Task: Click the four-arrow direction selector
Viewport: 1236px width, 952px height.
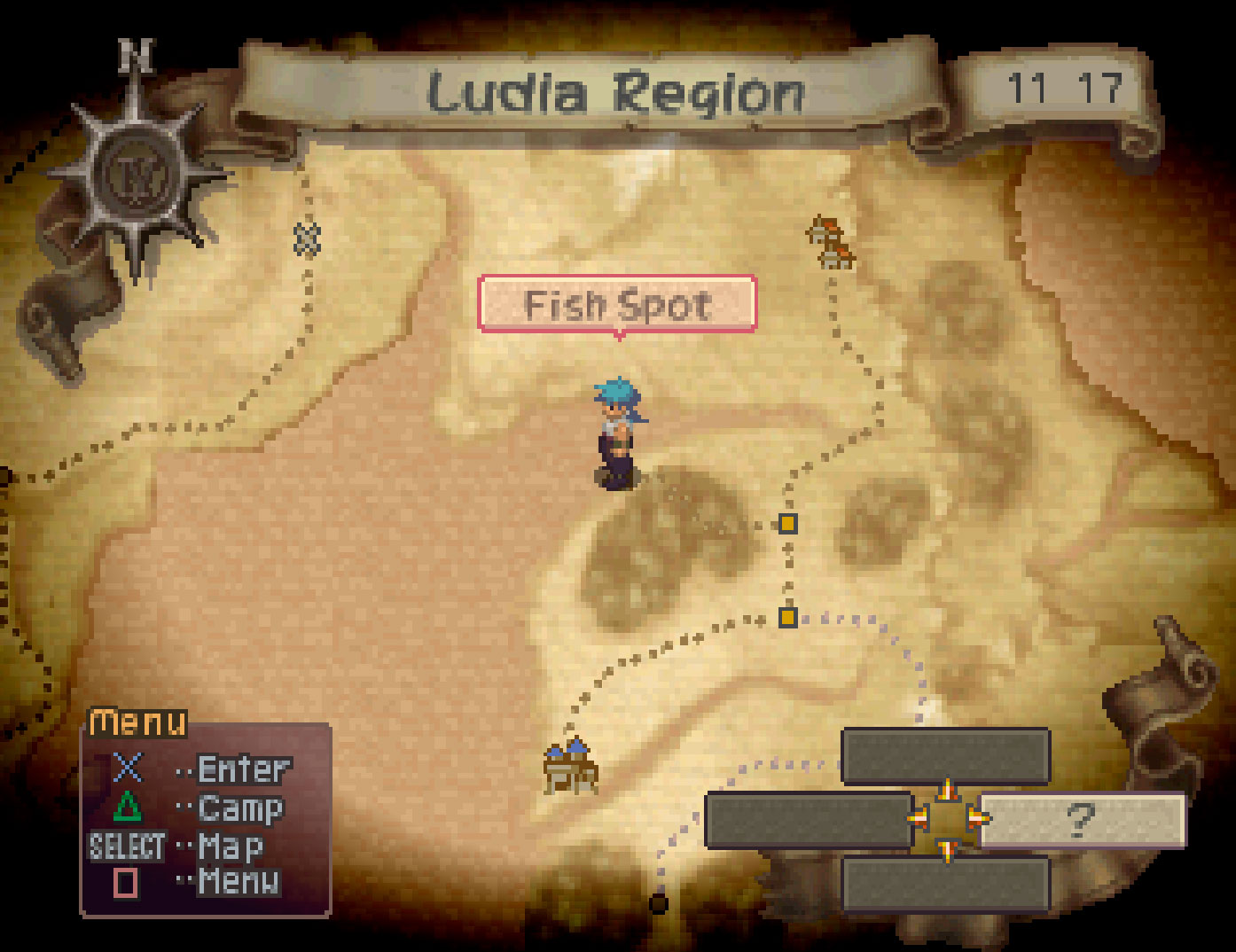Action: pos(946,819)
